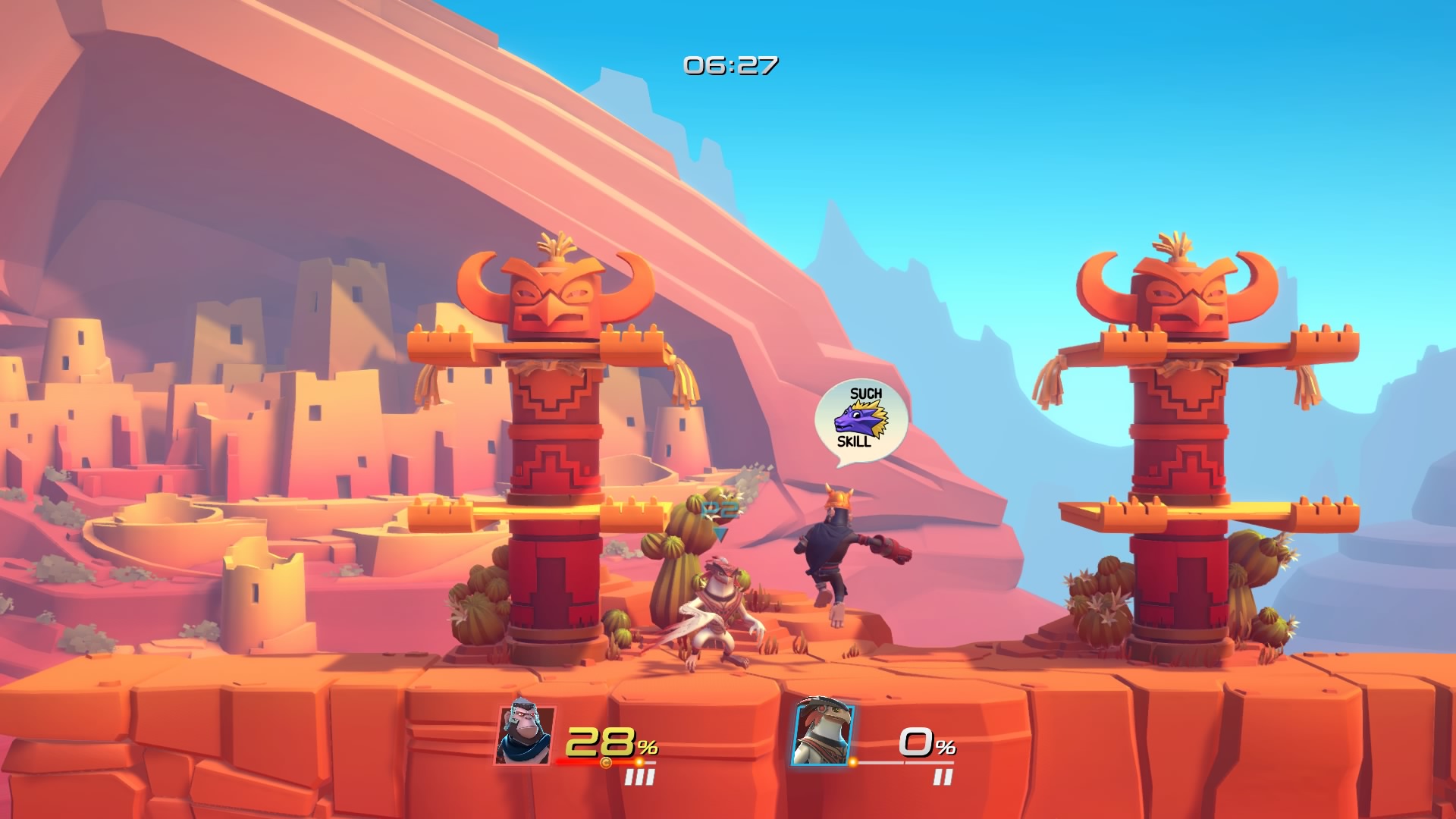Select the gorilla fighter portrait
This screenshot has height=819, width=1456.
[x=526, y=735]
